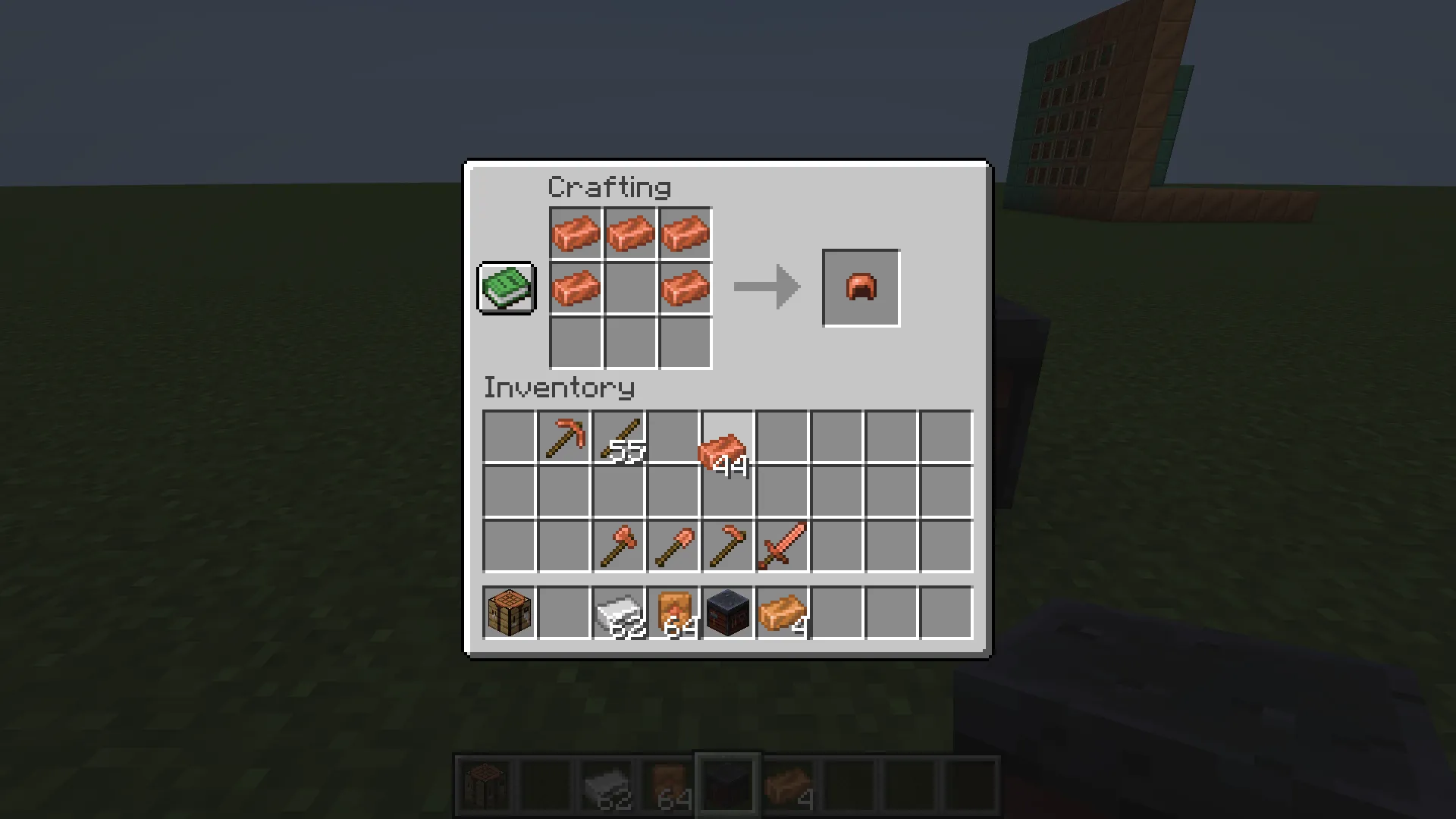Click the empty center slot of the crafting grid
Image resolution: width=1456 pixels, height=819 pixels.
(x=630, y=287)
